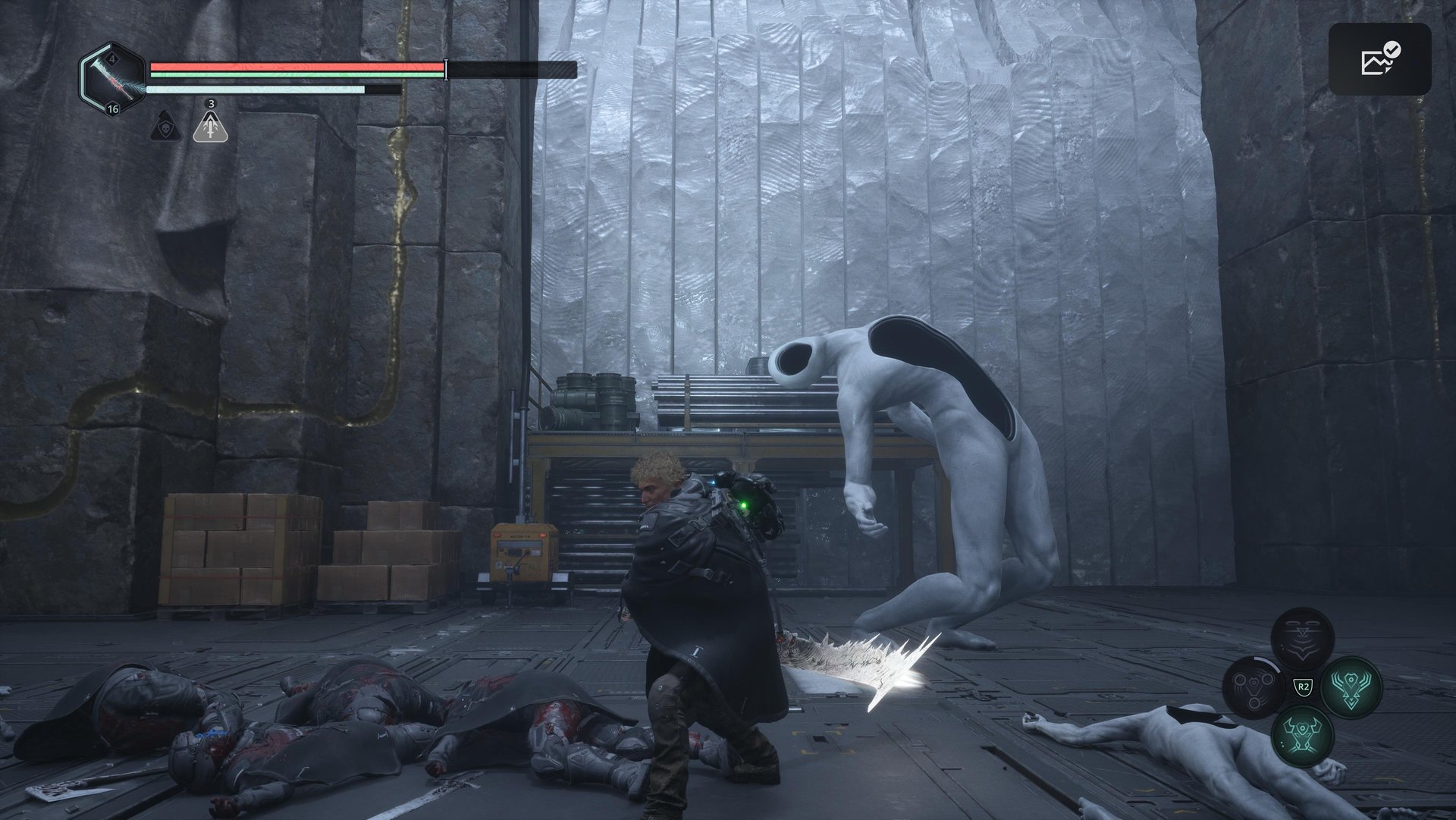Click the skull shield status icon
Image resolution: width=1456 pixels, height=820 pixels.
pos(164,126)
